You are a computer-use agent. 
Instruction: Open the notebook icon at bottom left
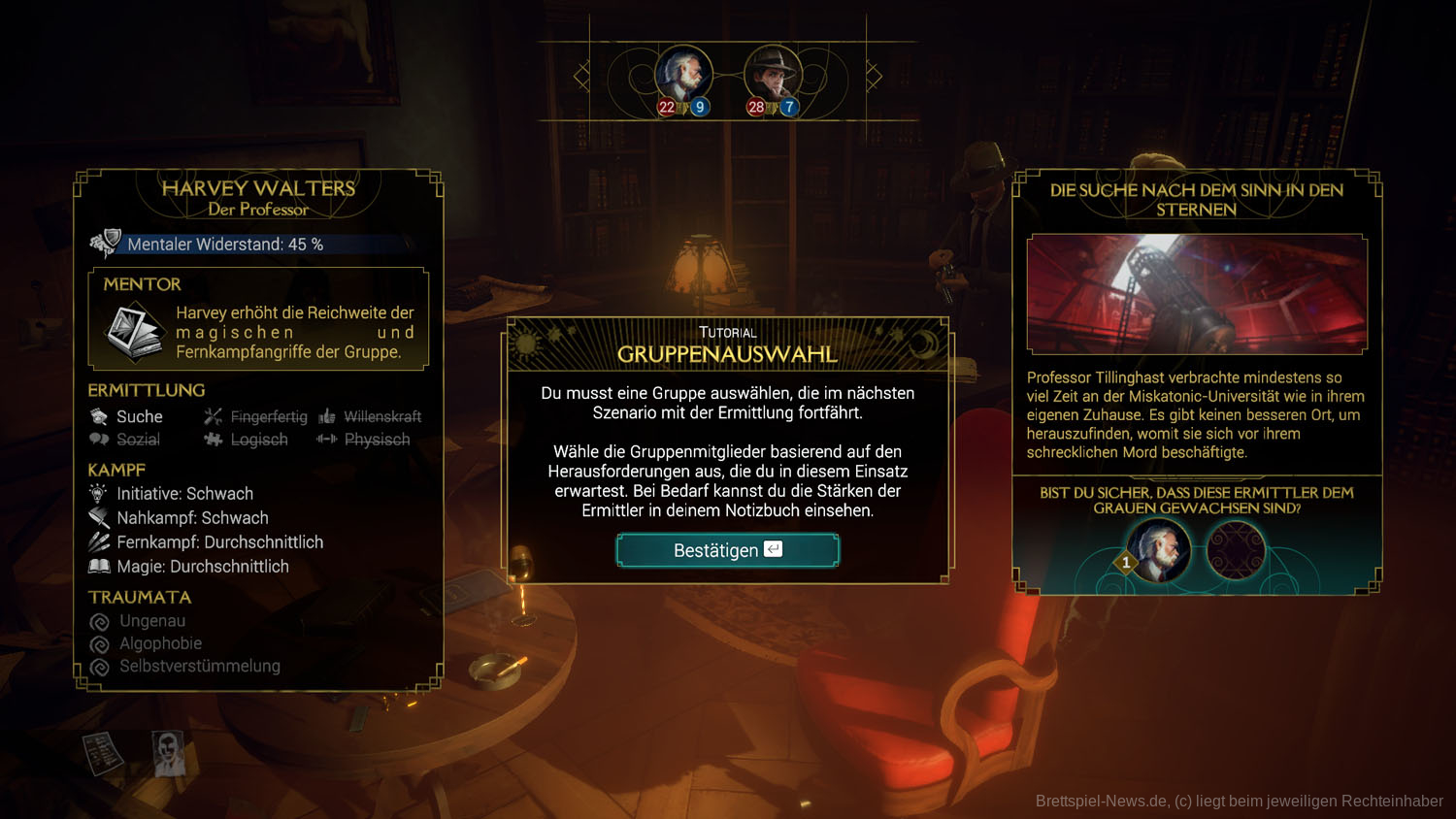click(102, 752)
